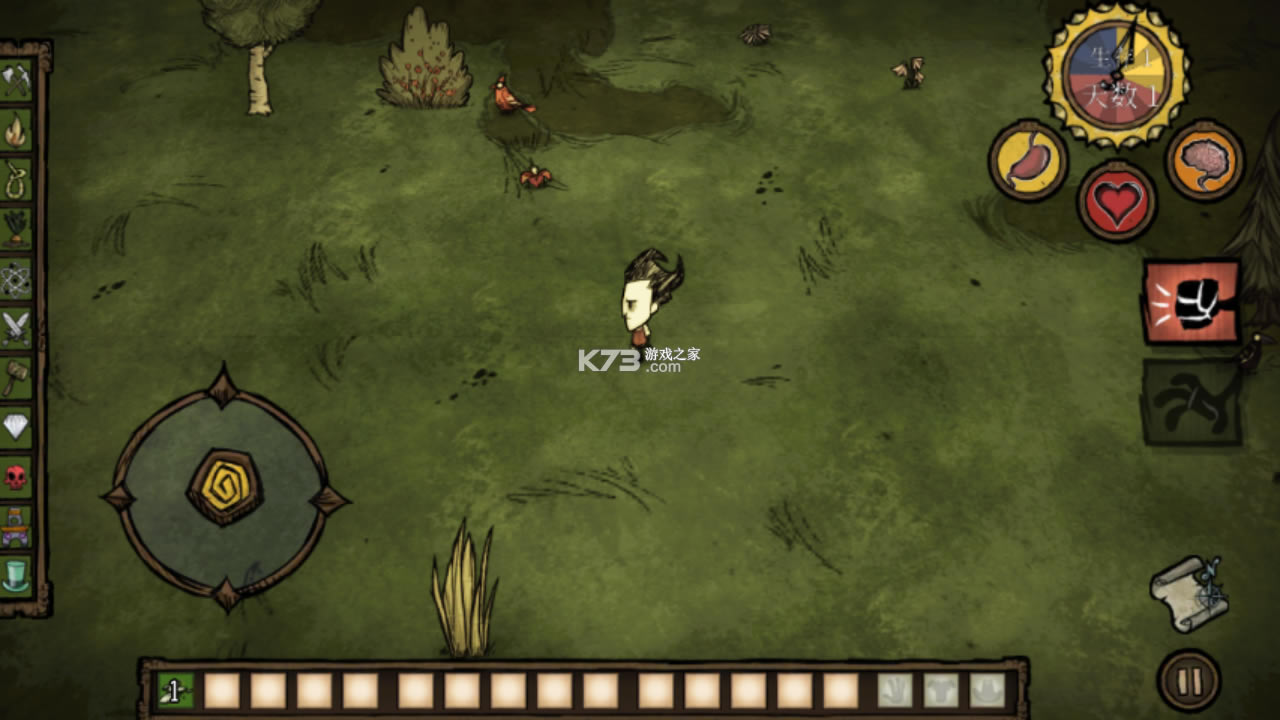The image size is (1280, 720).
Task: Select the first inventory slot holding one item
Action: pyautogui.click(x=175, y=690)
